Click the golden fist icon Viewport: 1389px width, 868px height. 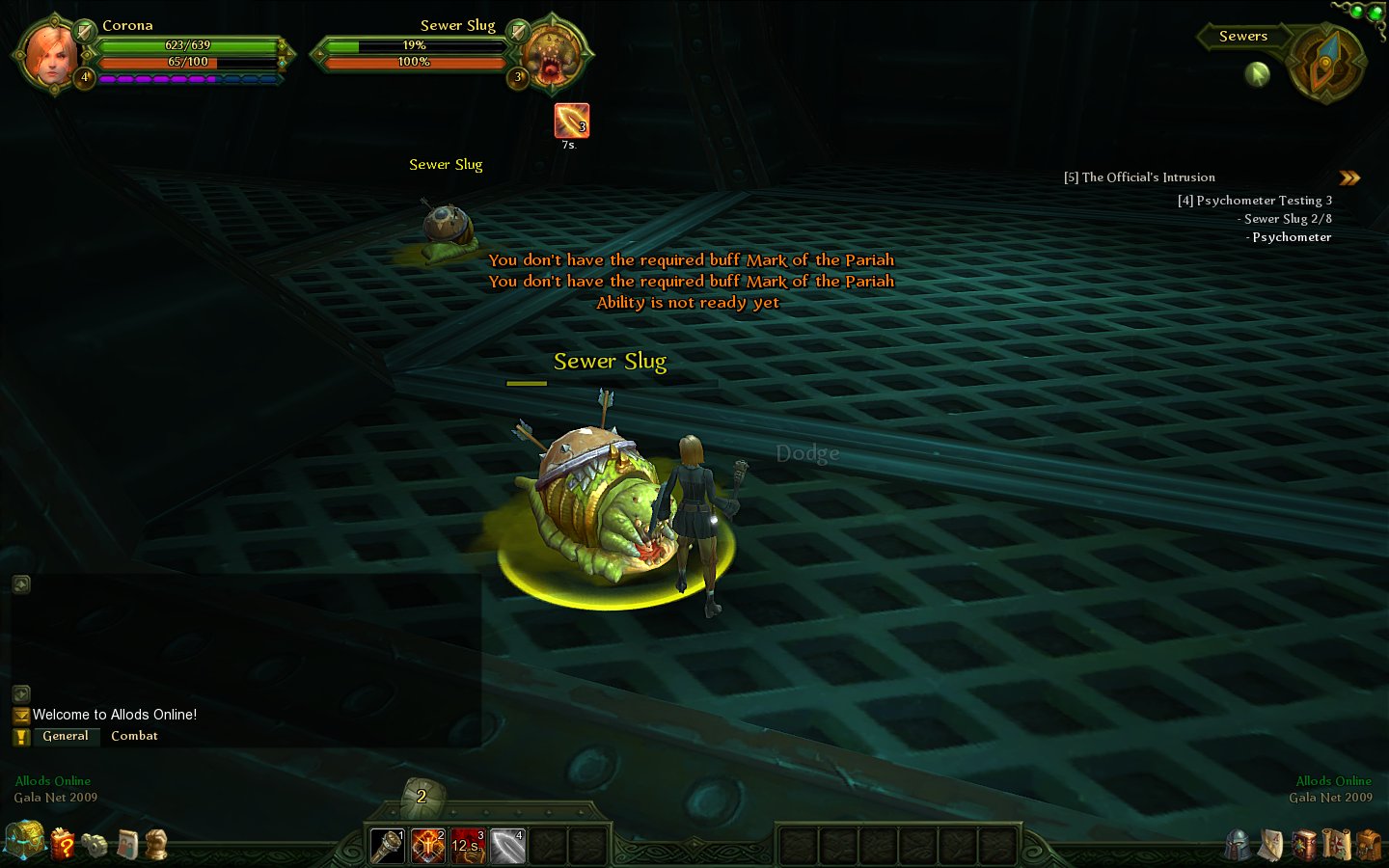156,844
